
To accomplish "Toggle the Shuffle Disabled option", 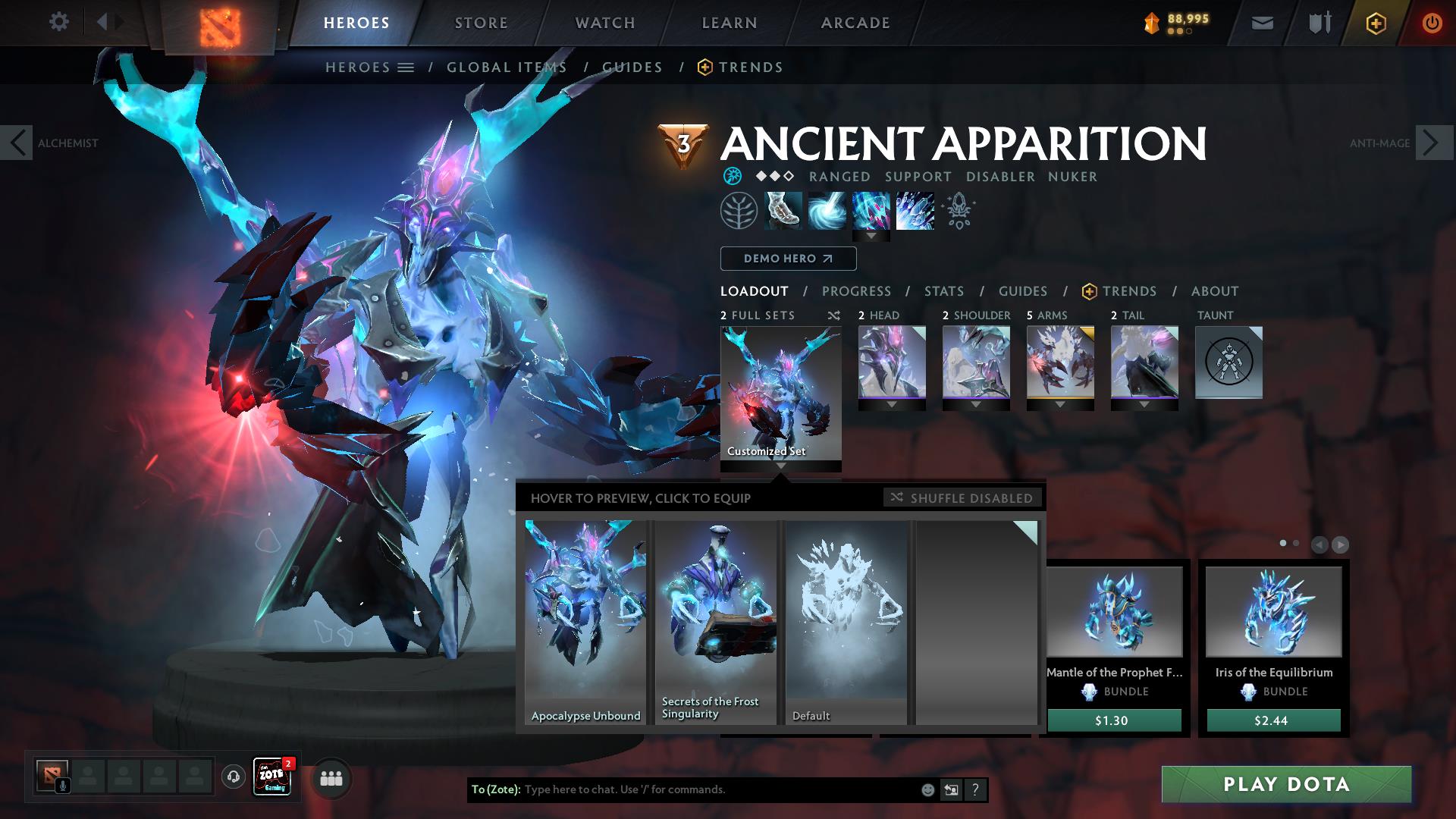I will (962, 498).
